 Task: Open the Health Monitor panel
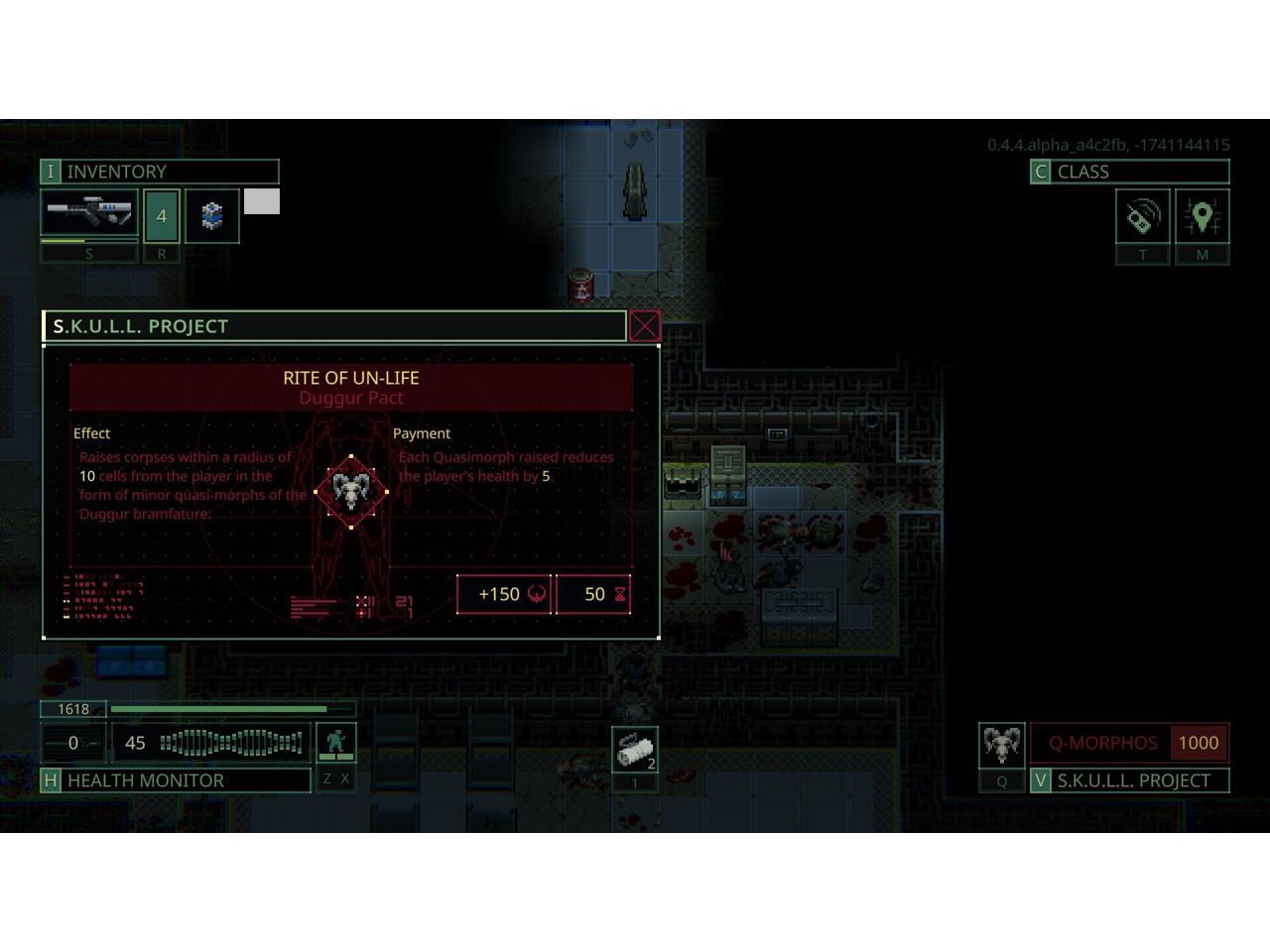[176, 780]
